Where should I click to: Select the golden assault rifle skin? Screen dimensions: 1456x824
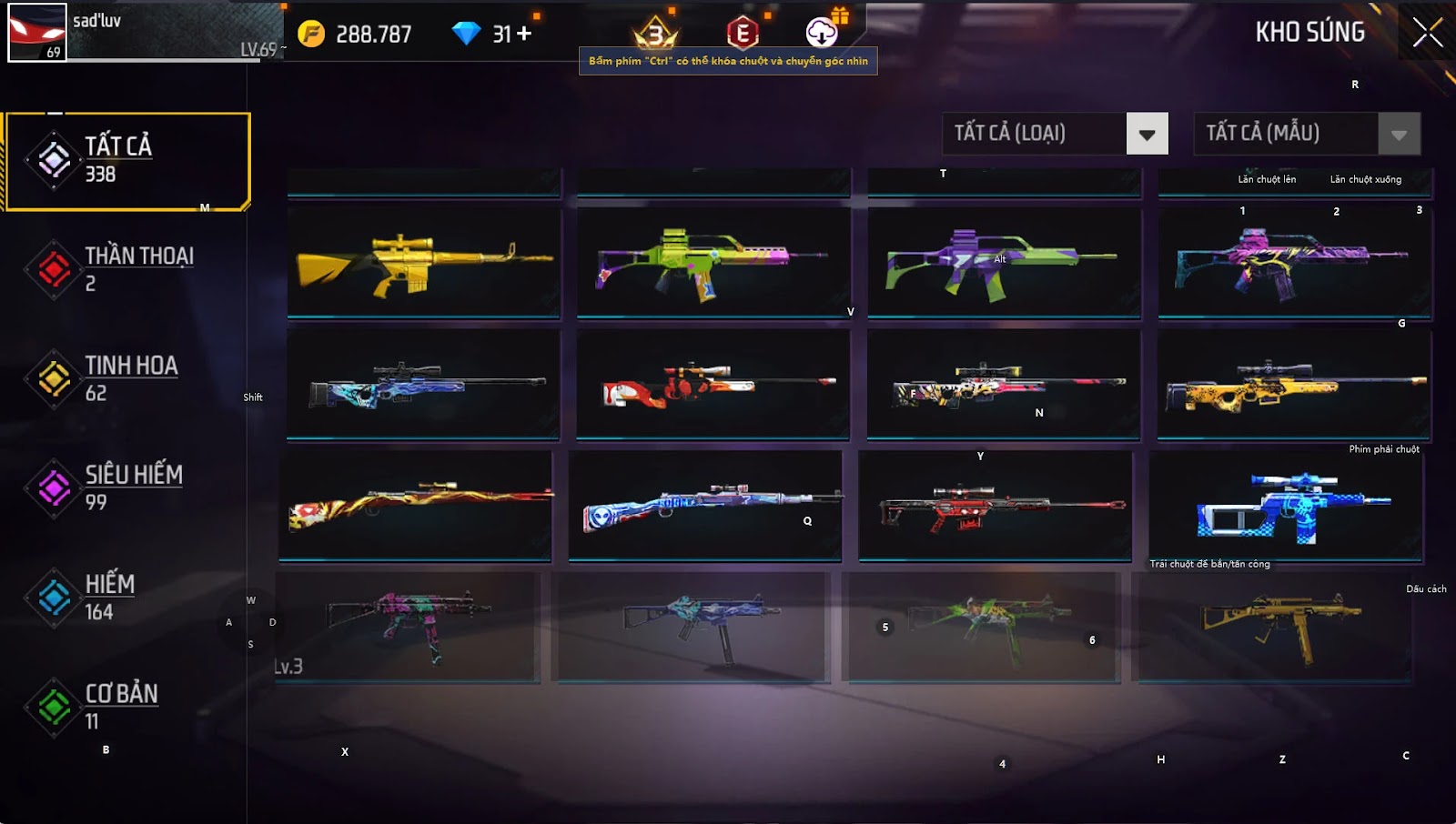click(424, 263)
